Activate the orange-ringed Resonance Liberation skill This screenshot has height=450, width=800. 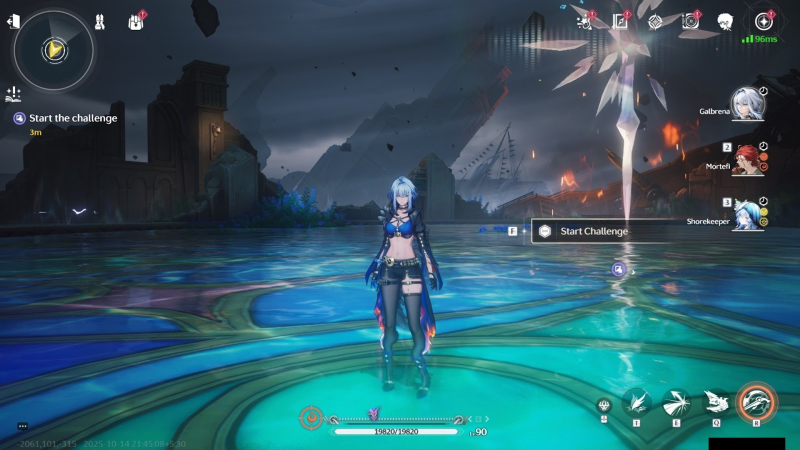pos(756,404)
